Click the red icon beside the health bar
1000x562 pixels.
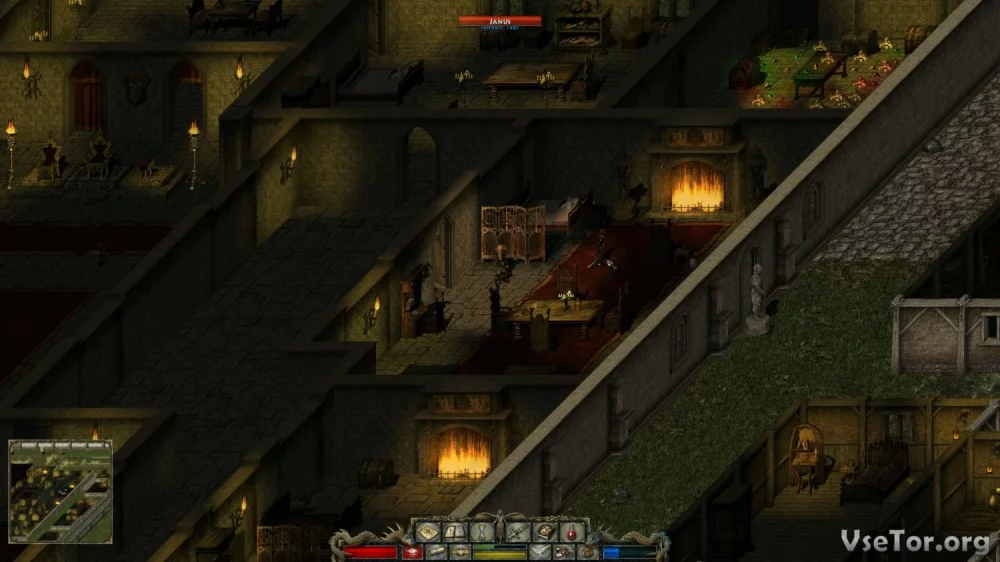point(412,552)
